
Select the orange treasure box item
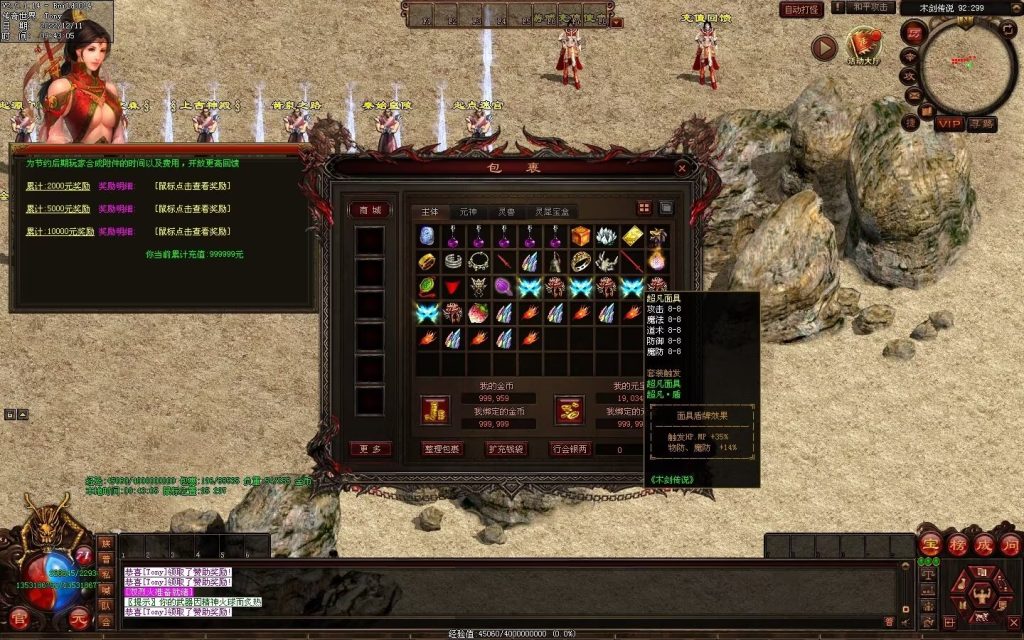[x=582, y=236]
